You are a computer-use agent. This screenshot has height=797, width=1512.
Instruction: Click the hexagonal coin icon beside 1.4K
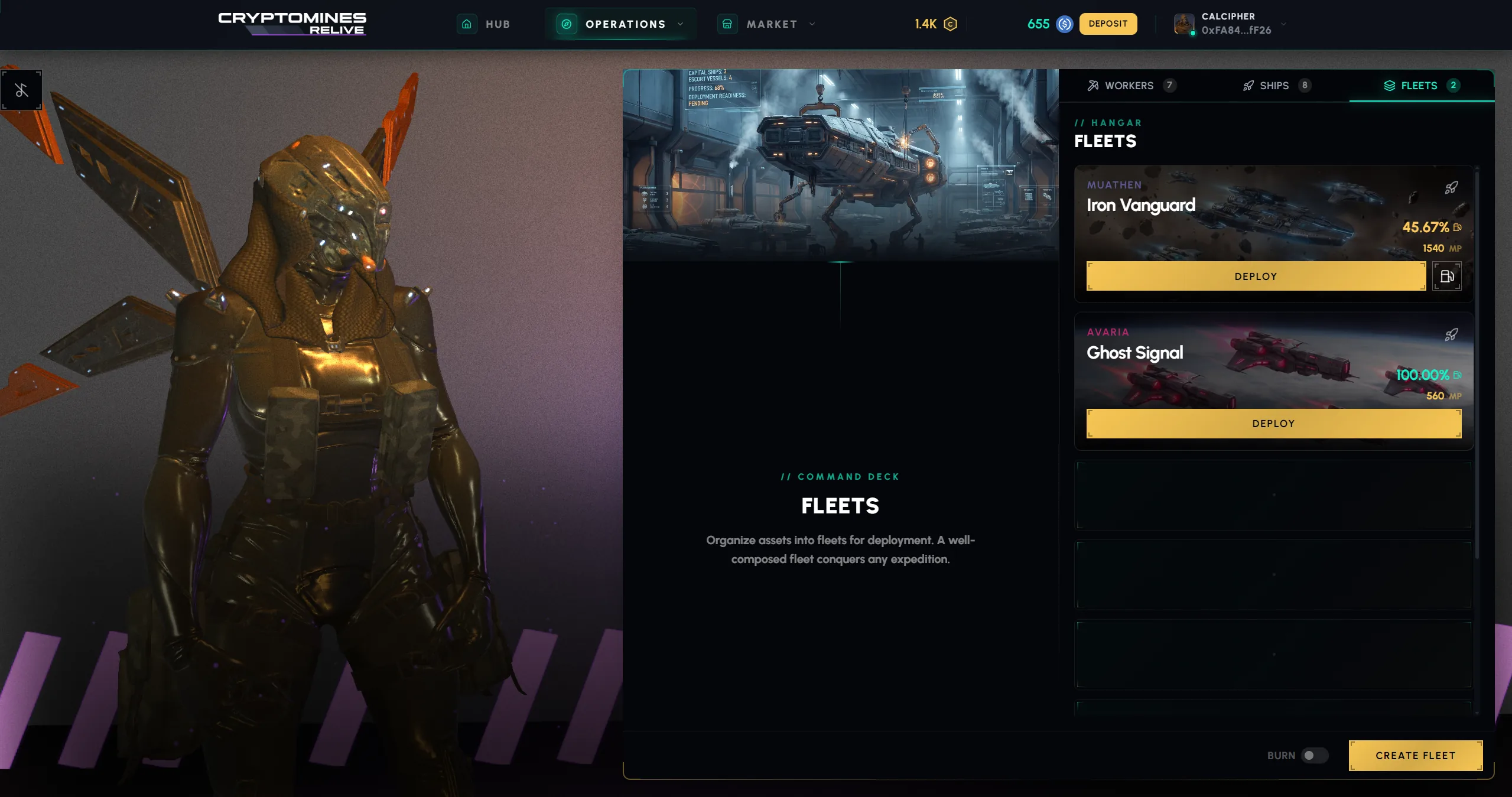pos(950,24)
